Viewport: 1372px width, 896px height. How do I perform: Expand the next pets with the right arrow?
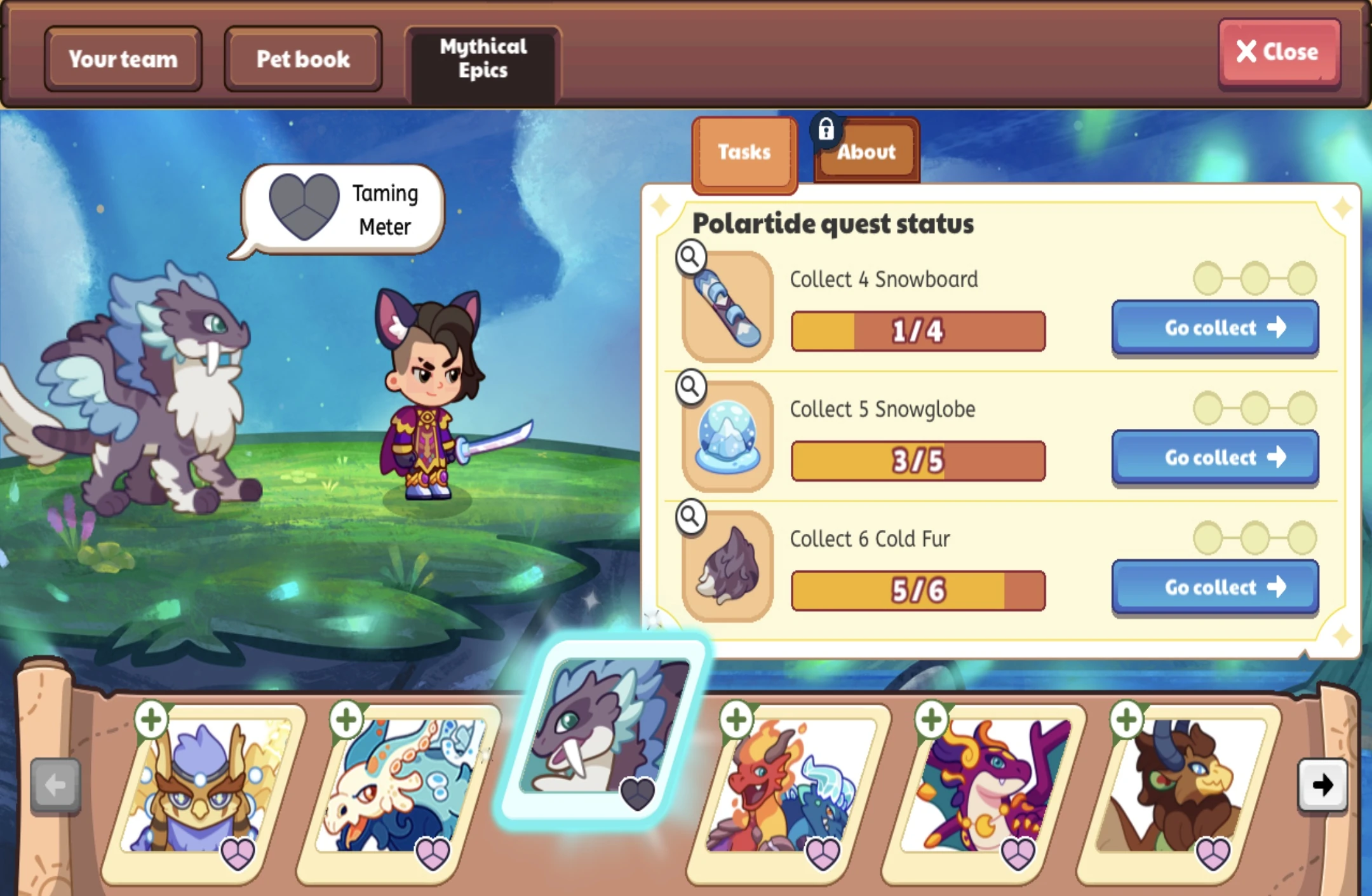click(1322, 785)
